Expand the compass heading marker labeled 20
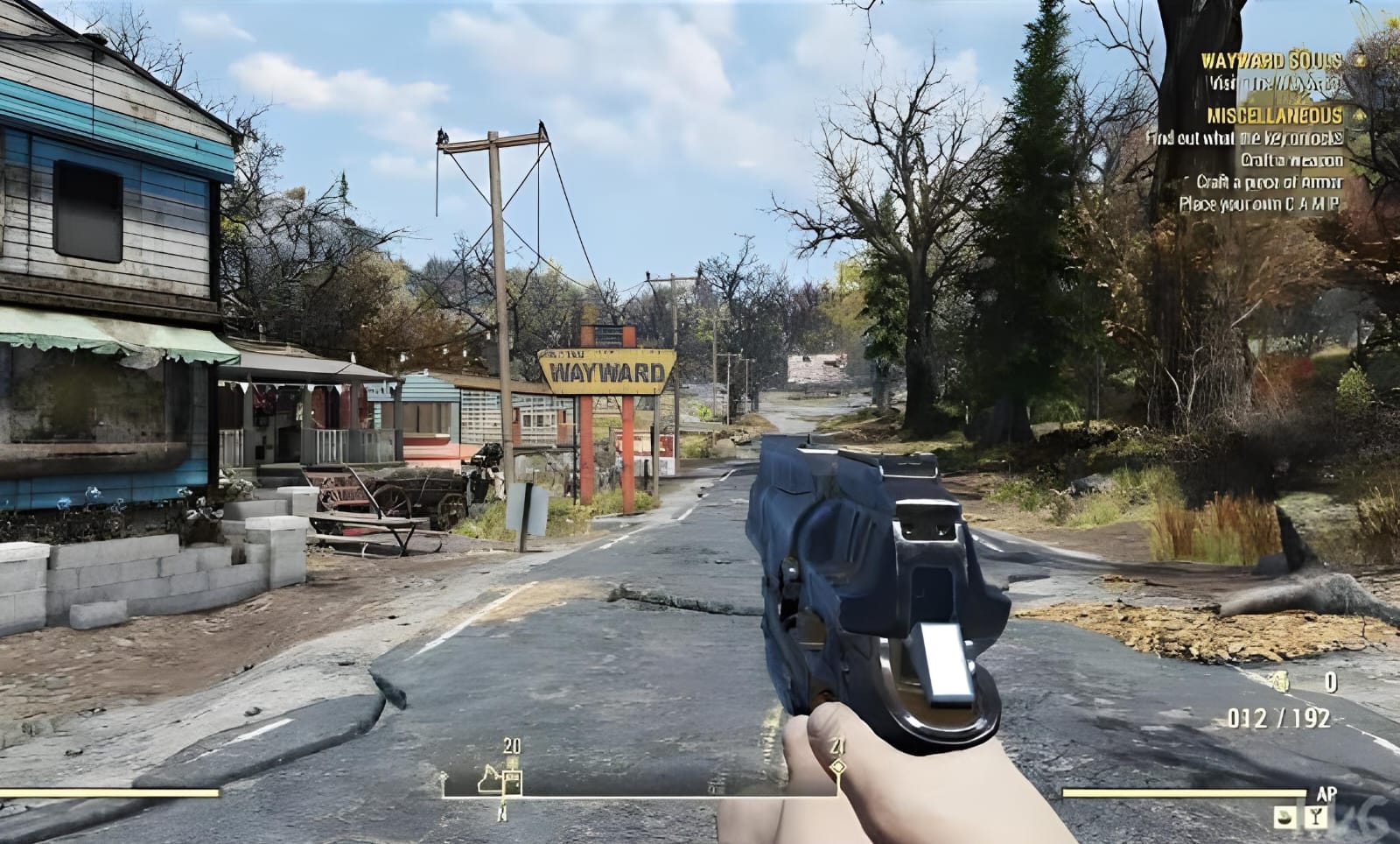The height and width of the screenshot is (844, 1400). [510, 747]
